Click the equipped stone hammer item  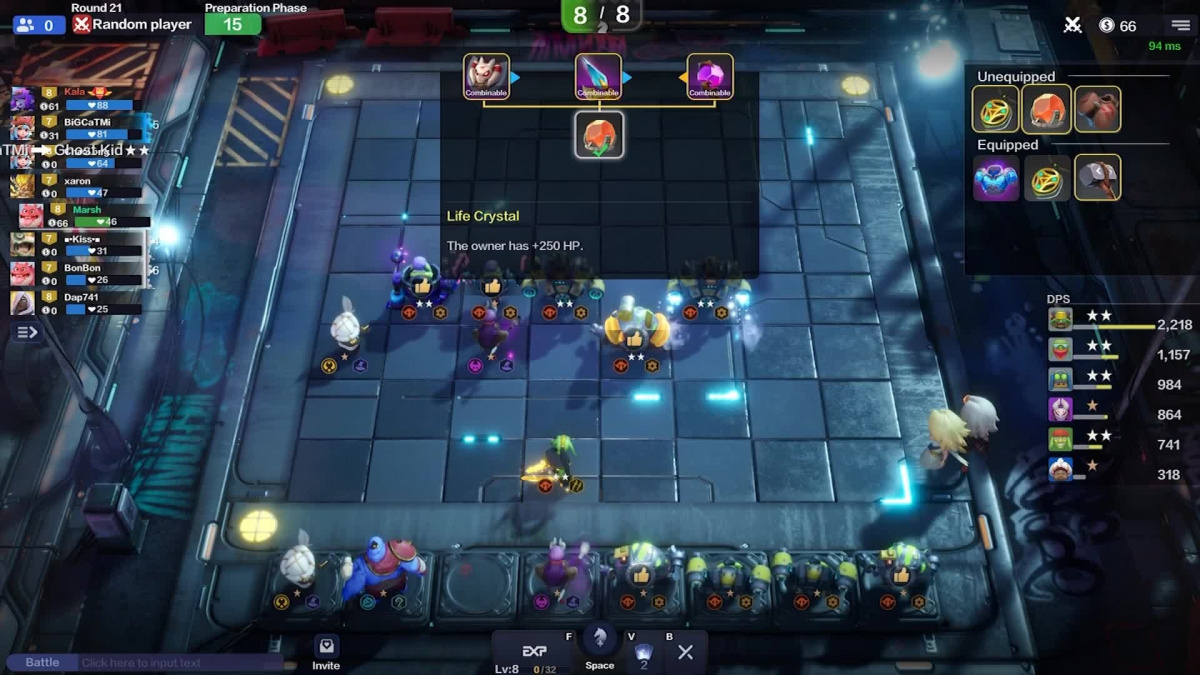(x=1097, y=178)
